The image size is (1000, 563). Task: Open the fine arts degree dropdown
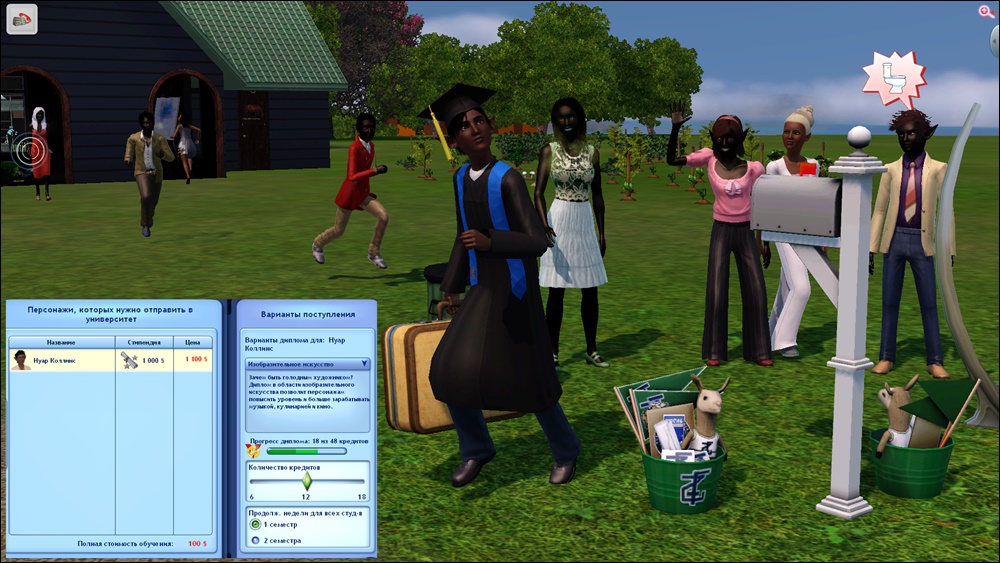(307, 364)
